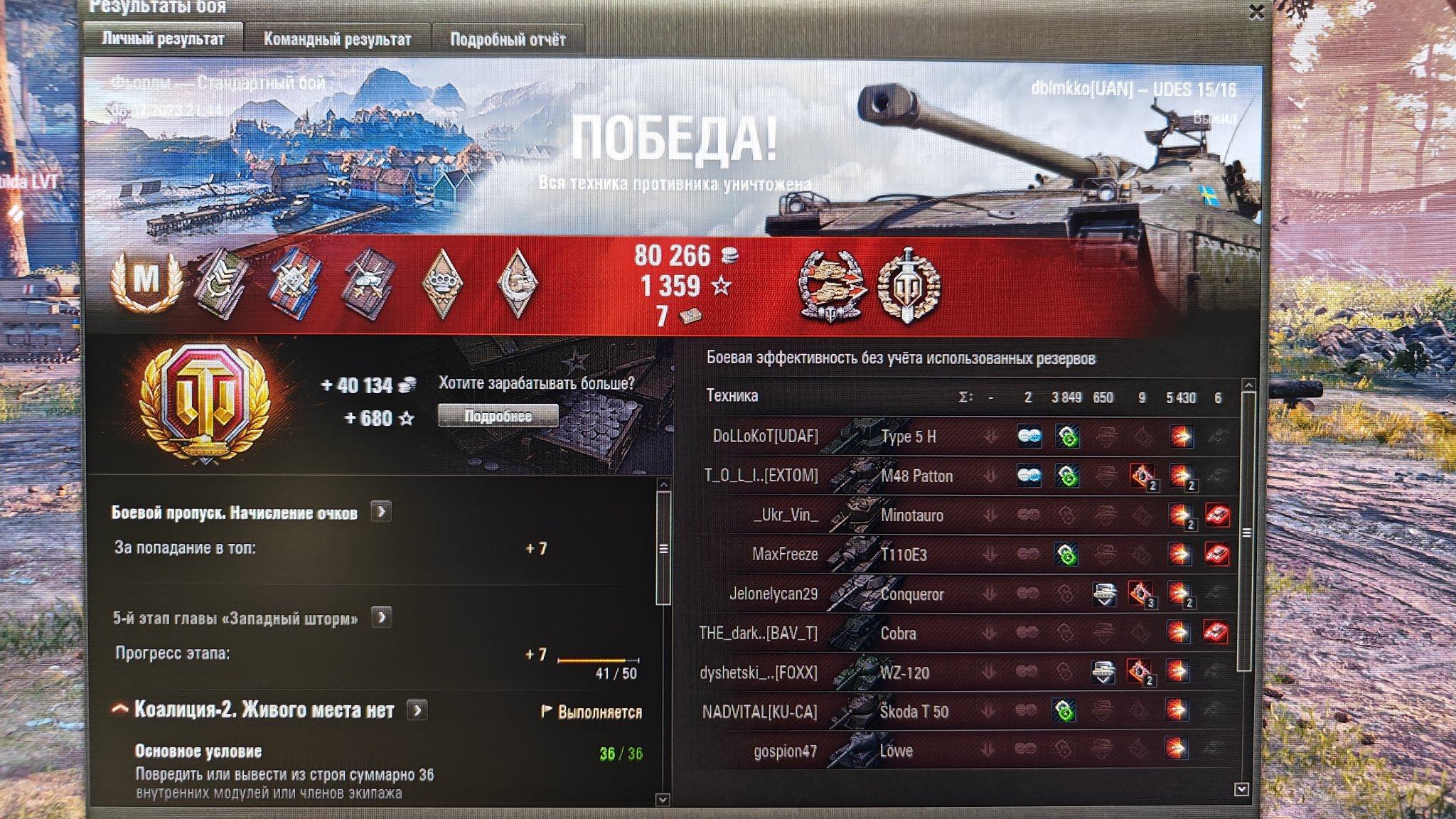Click the vehicle list scroll-down arrow
1456x819 pixels.
pos(1242,788)
